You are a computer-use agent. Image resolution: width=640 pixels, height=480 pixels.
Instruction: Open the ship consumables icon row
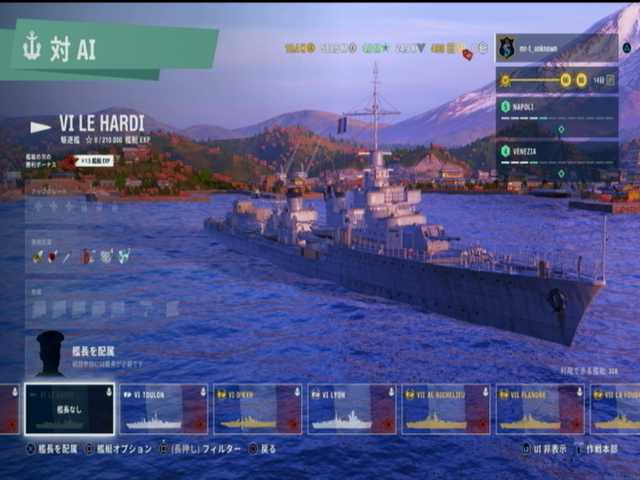(82, 257)
